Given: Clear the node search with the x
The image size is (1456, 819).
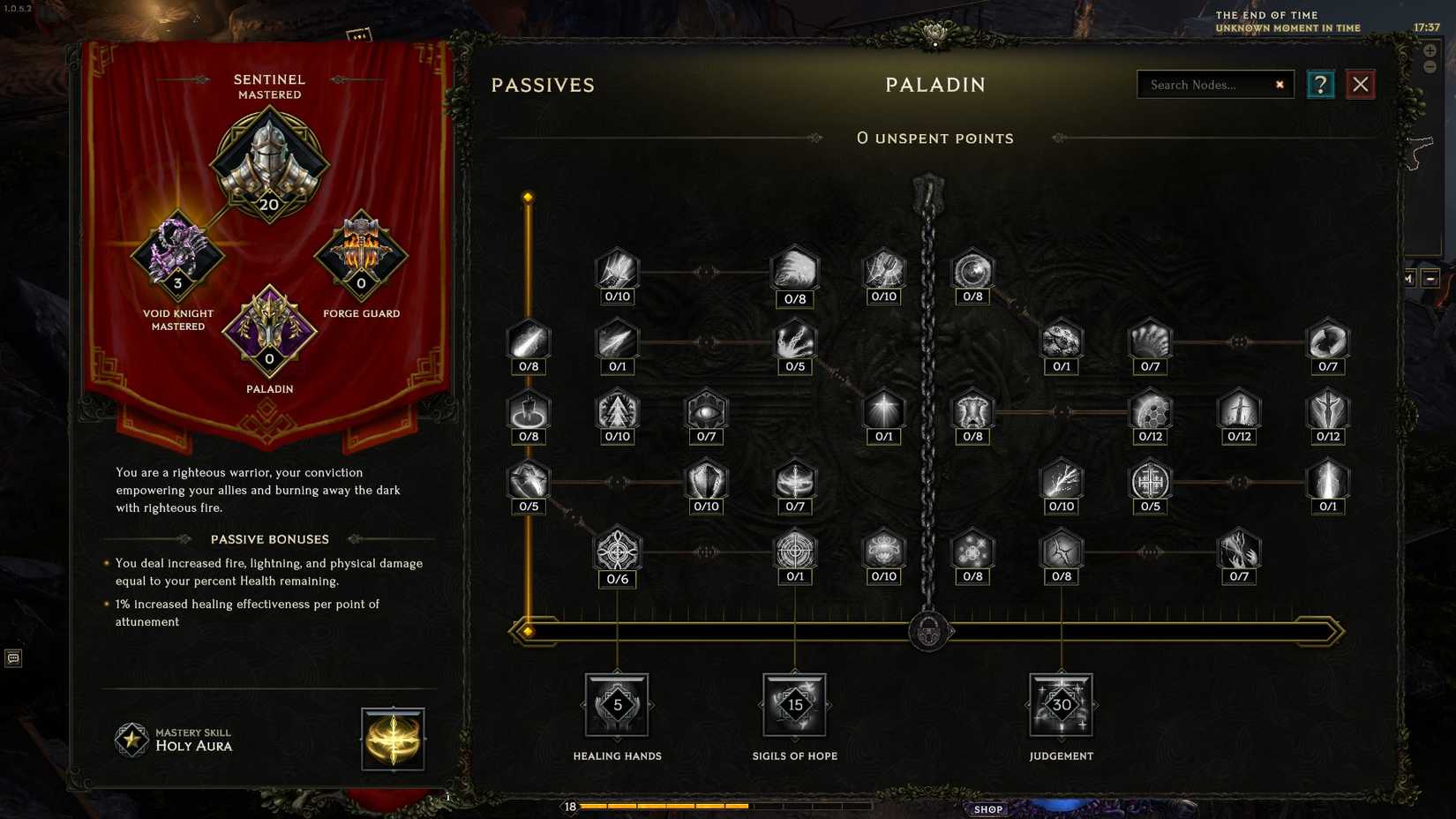Looking at the screenshot, I should (1279, 84).
